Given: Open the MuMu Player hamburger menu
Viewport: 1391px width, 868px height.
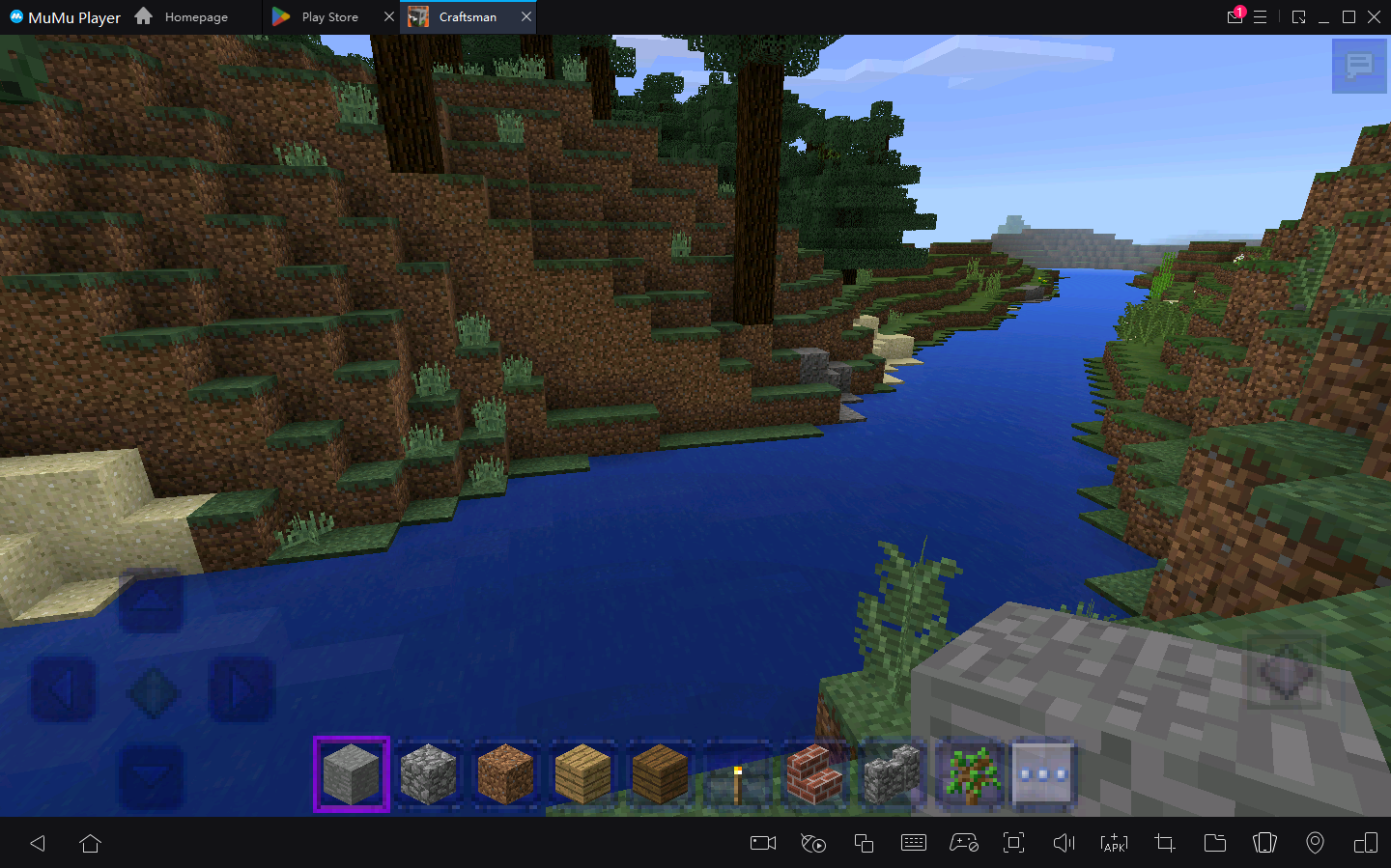Looking at the screenshot, I should pos(1262,16).
